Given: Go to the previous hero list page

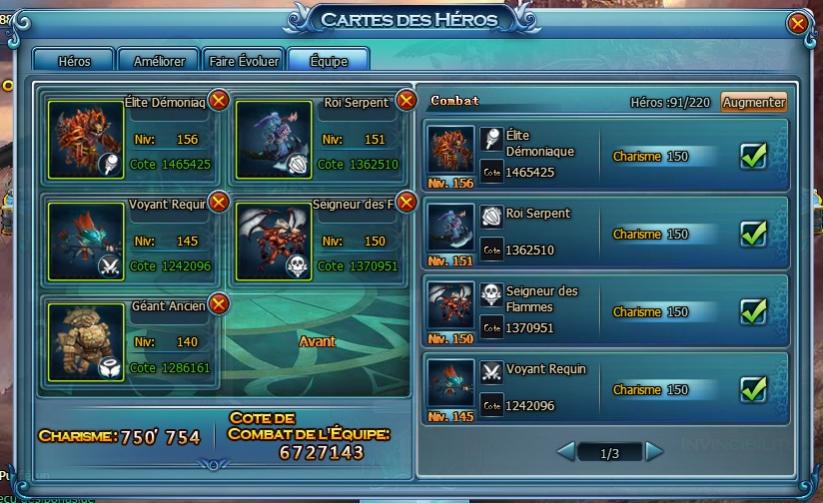Looking at the screenshot, I should tap(566, 452).
